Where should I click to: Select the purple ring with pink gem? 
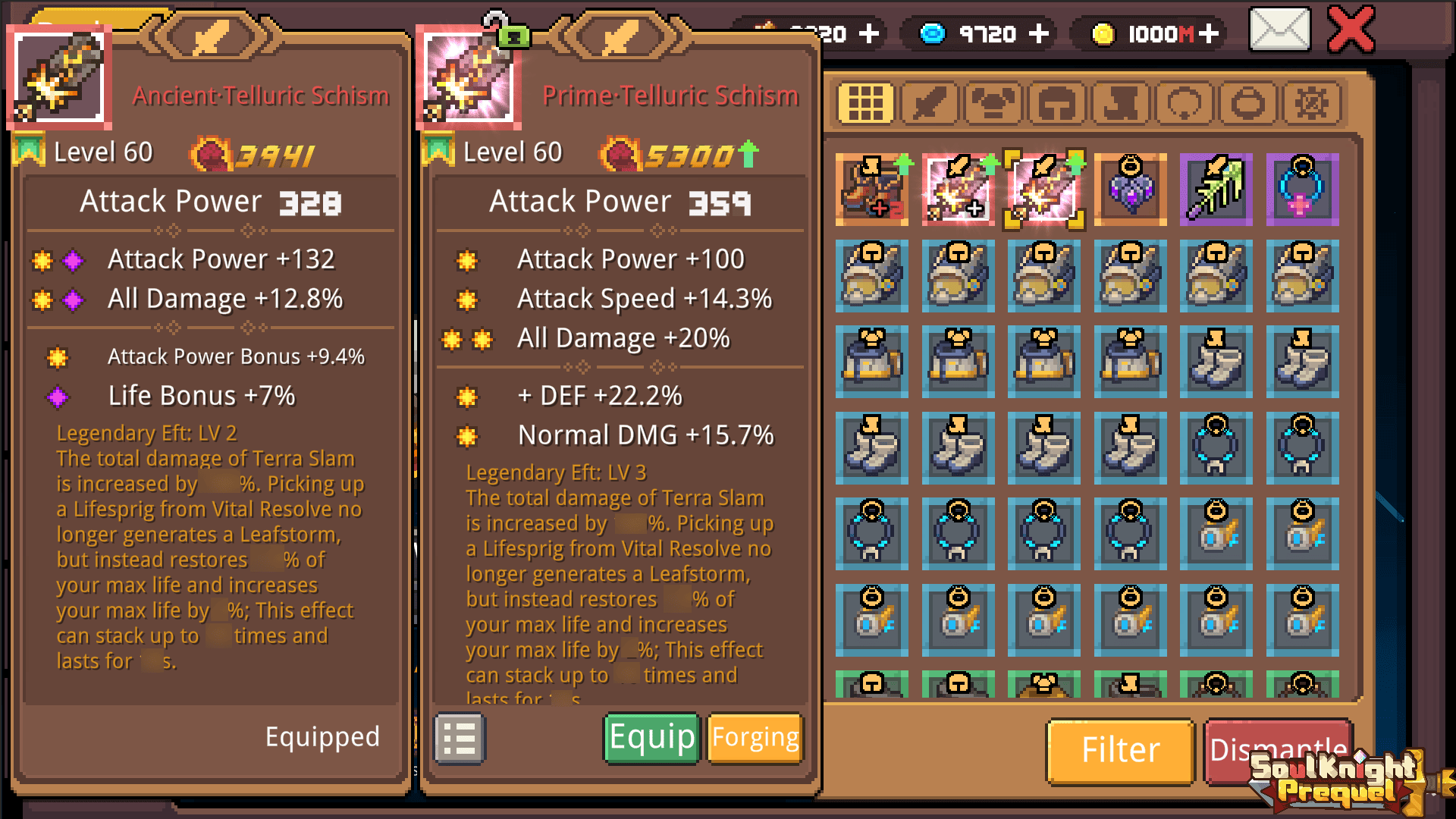click(1302, 190)
